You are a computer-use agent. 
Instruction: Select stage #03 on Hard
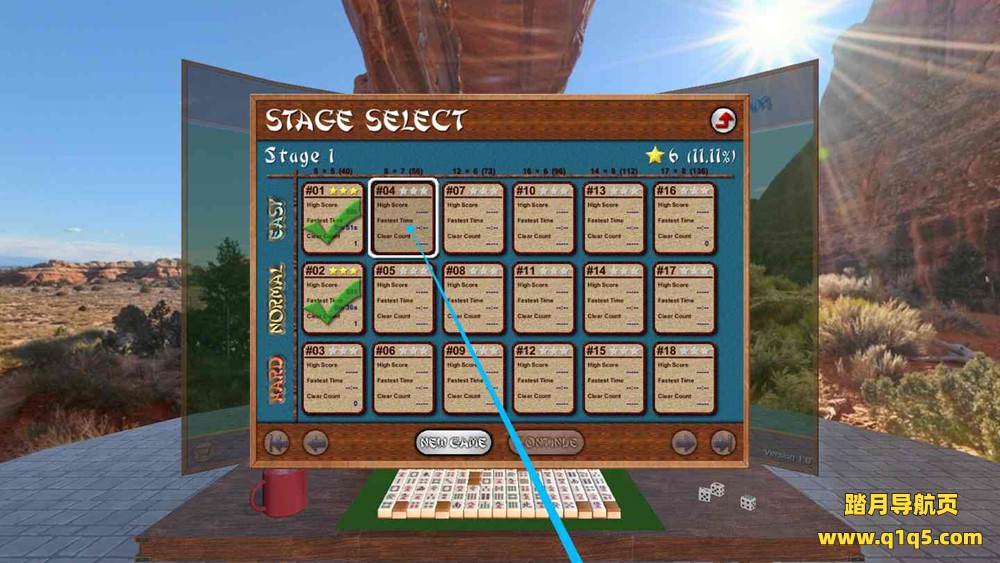tap(333, 378)
